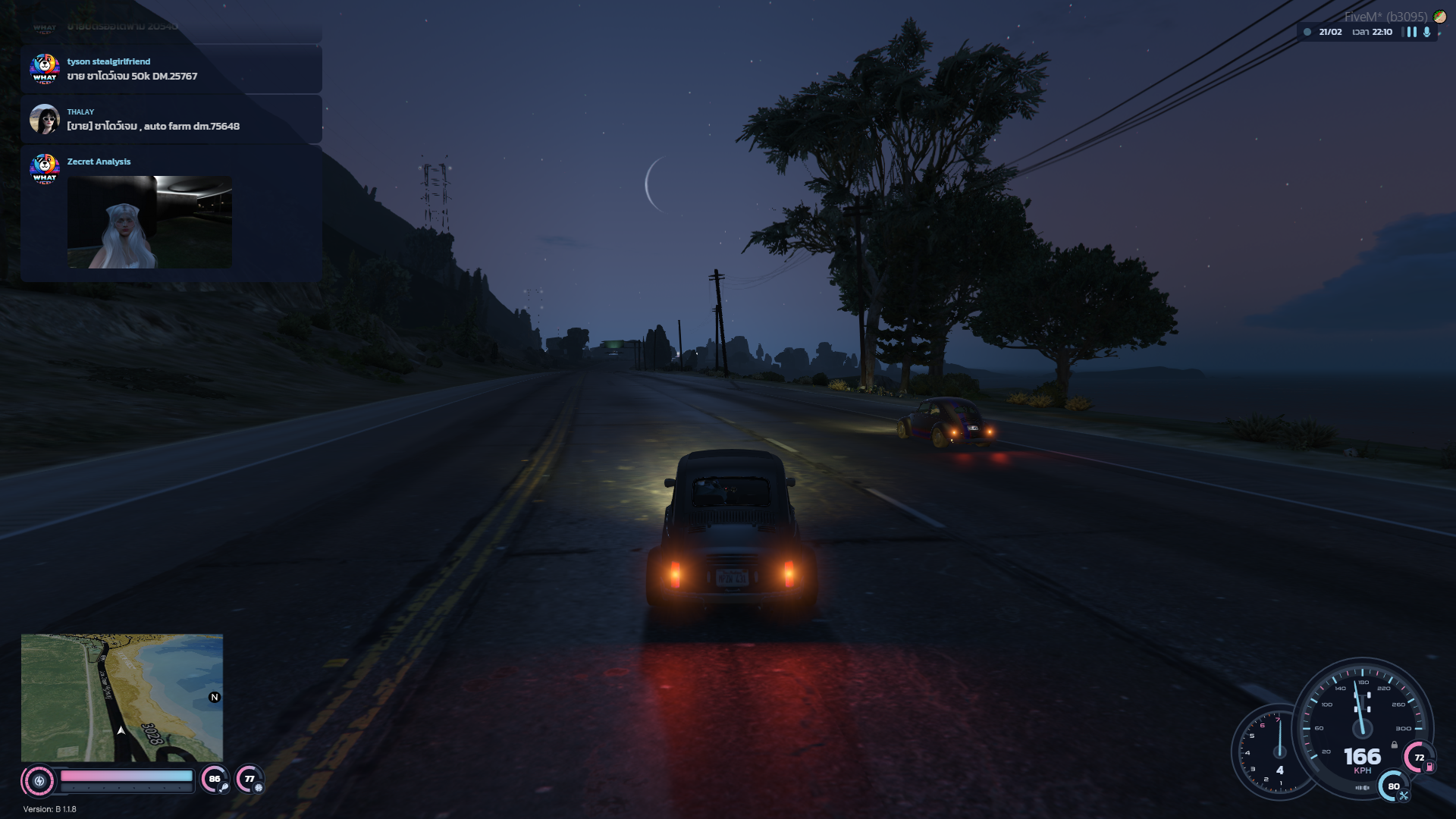This screenshot has width=1456, height=819.
Task: Open the minimap
Action: (x=122, y=698)
